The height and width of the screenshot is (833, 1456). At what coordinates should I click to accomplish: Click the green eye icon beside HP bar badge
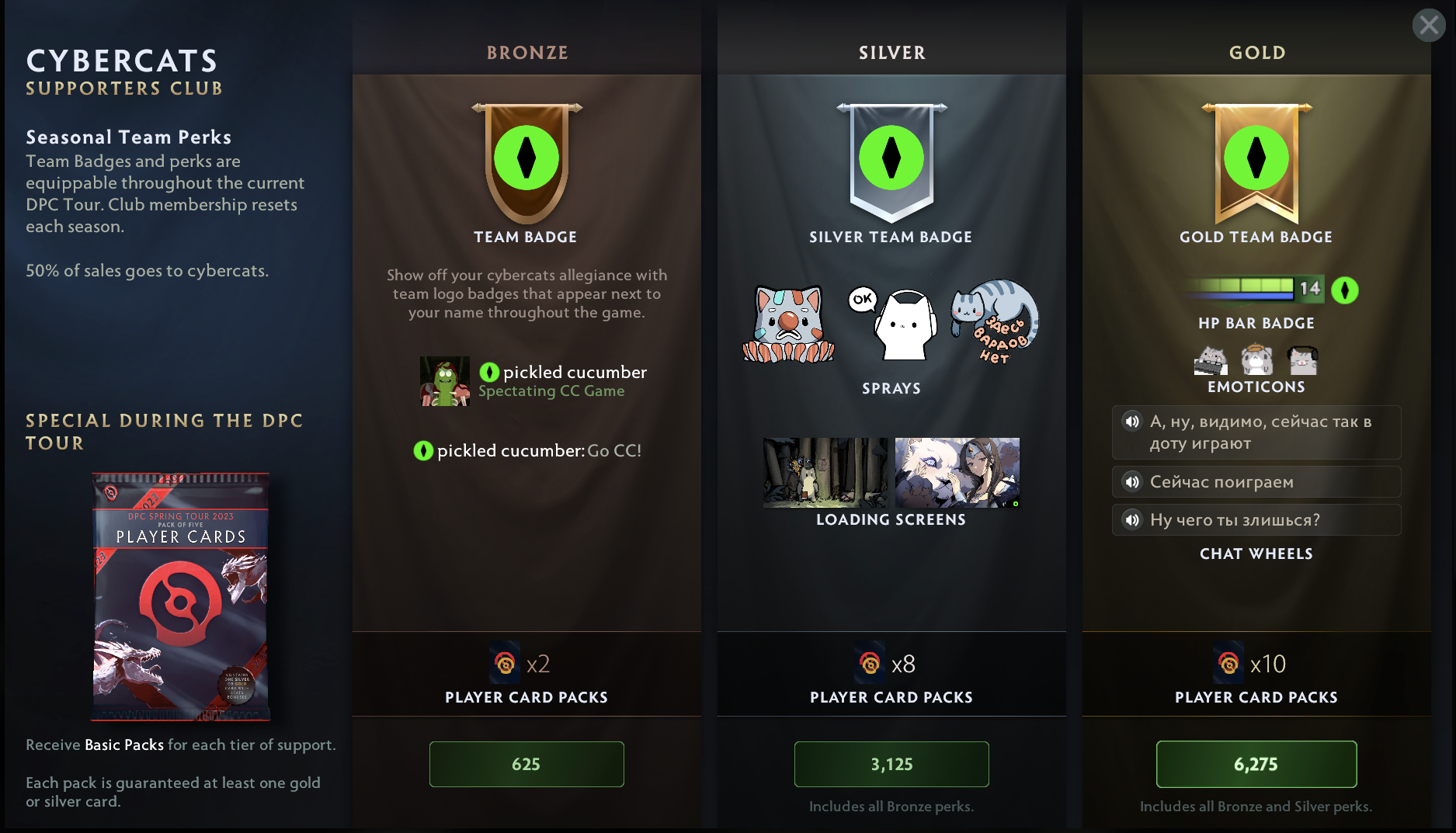1345,290
